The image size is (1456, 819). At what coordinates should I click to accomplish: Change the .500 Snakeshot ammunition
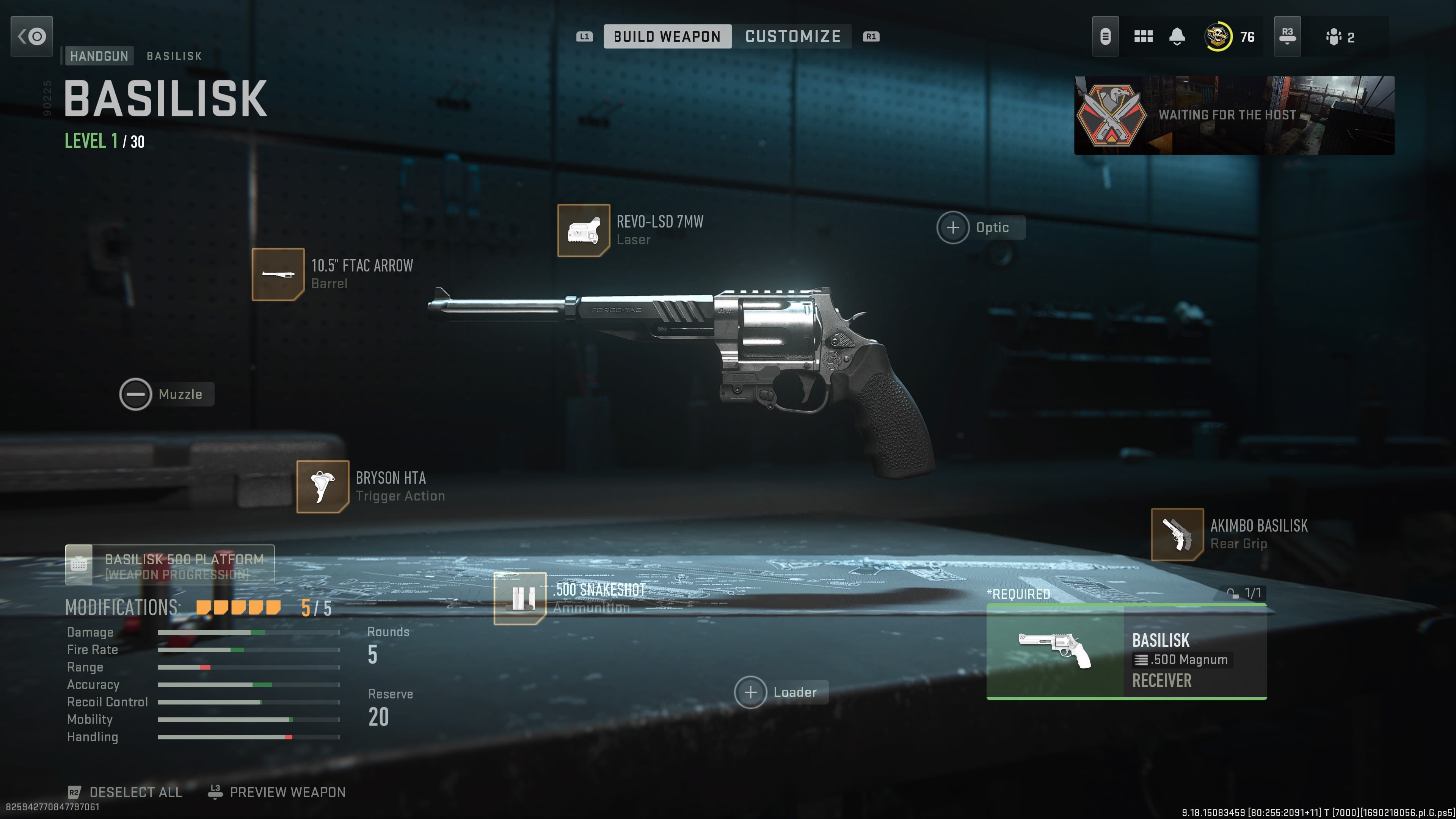pyautogui.click(x=520, y=599)
